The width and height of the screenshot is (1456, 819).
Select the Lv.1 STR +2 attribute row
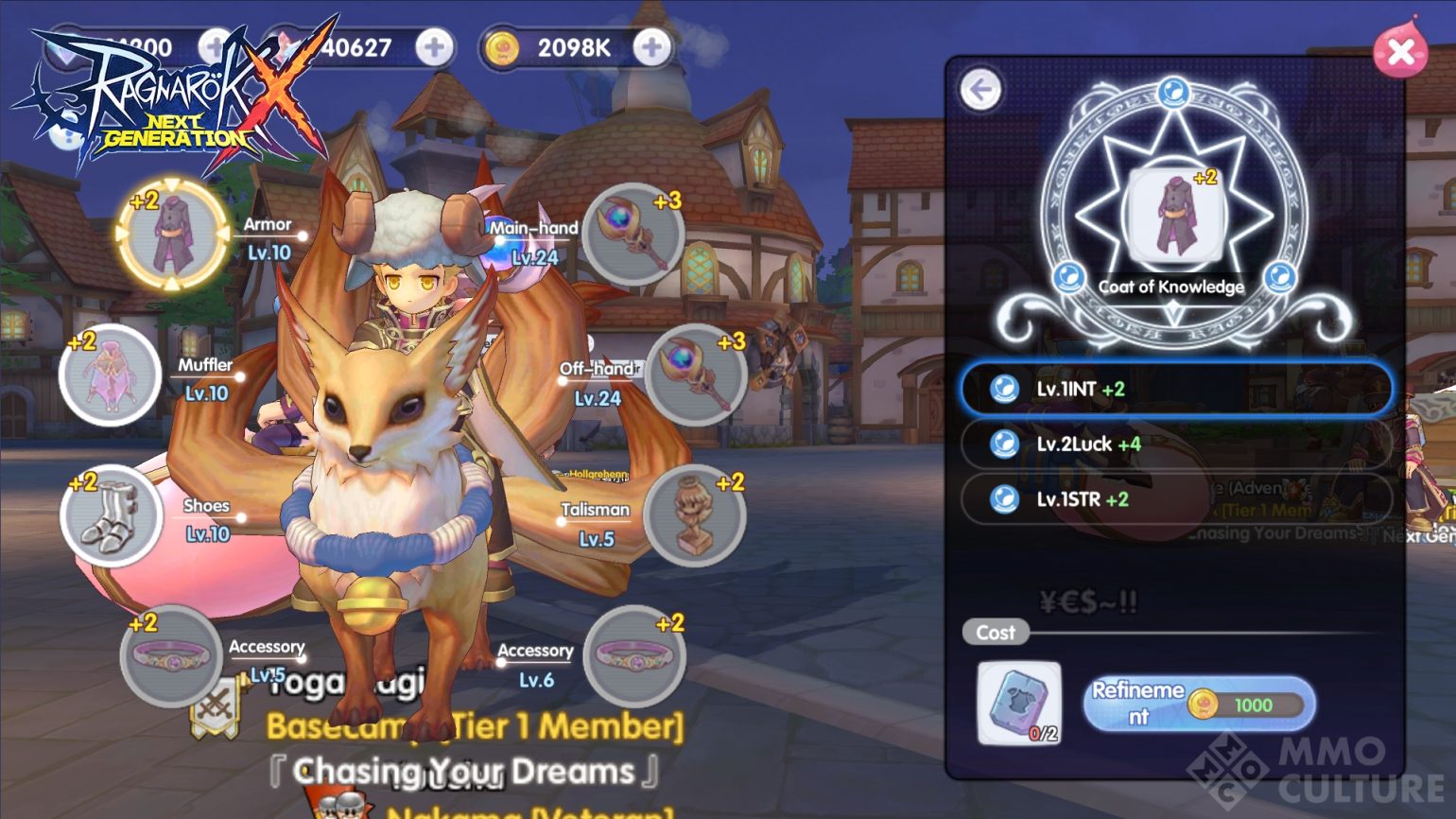(1175, 499)
